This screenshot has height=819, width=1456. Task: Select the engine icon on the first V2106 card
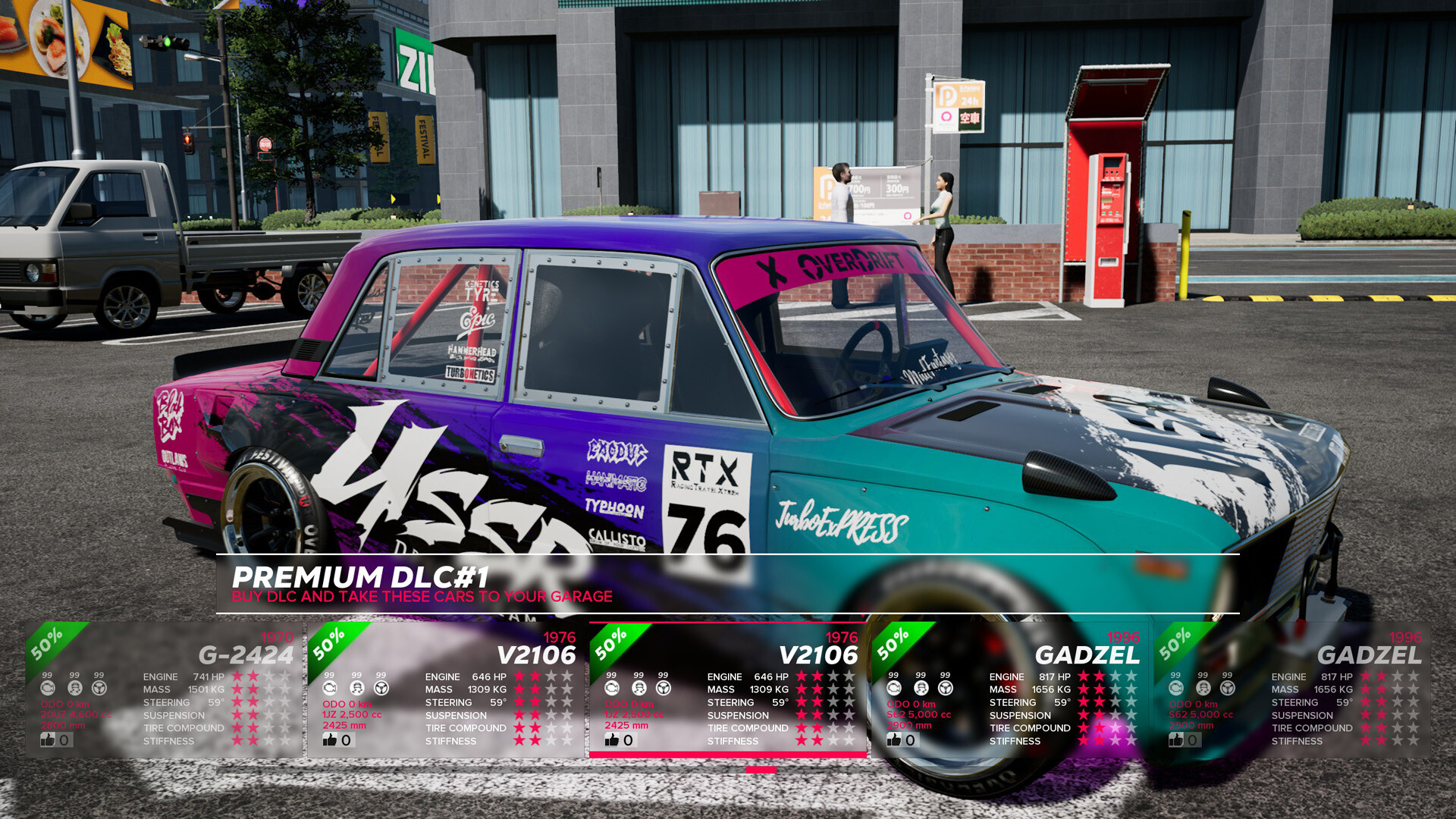(330, 689)
